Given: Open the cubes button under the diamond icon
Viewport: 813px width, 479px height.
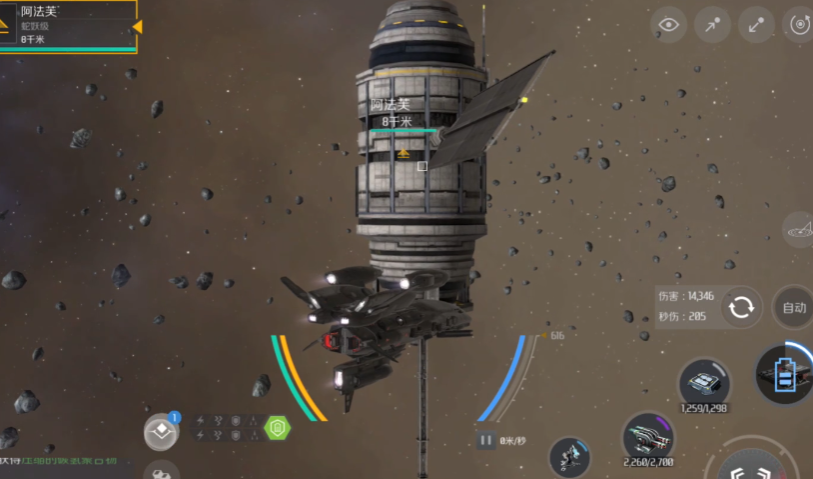Looking at the screenshot, I should pos(160,470).
